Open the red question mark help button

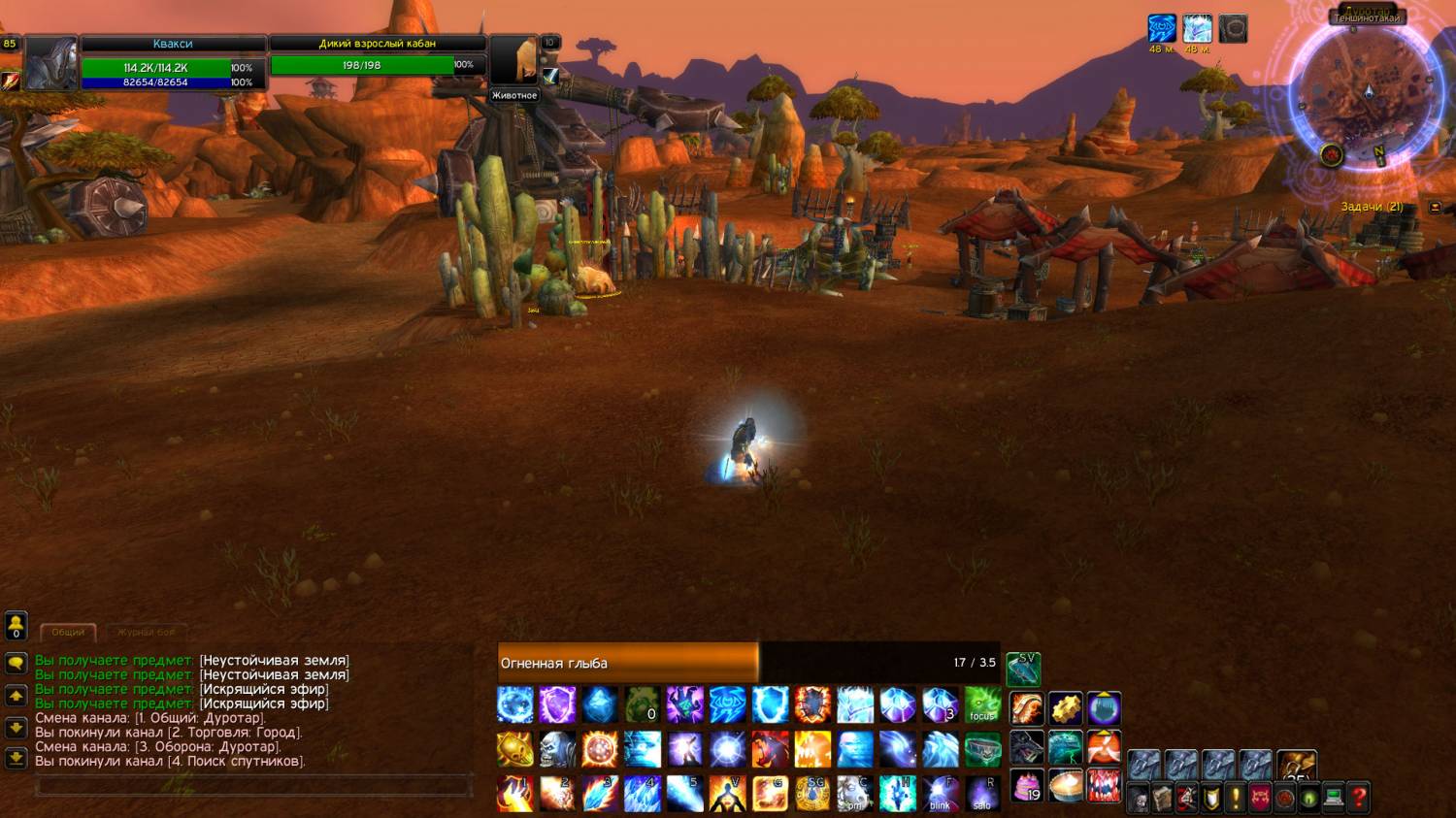pyautogui.click(x=1359, y=798)
